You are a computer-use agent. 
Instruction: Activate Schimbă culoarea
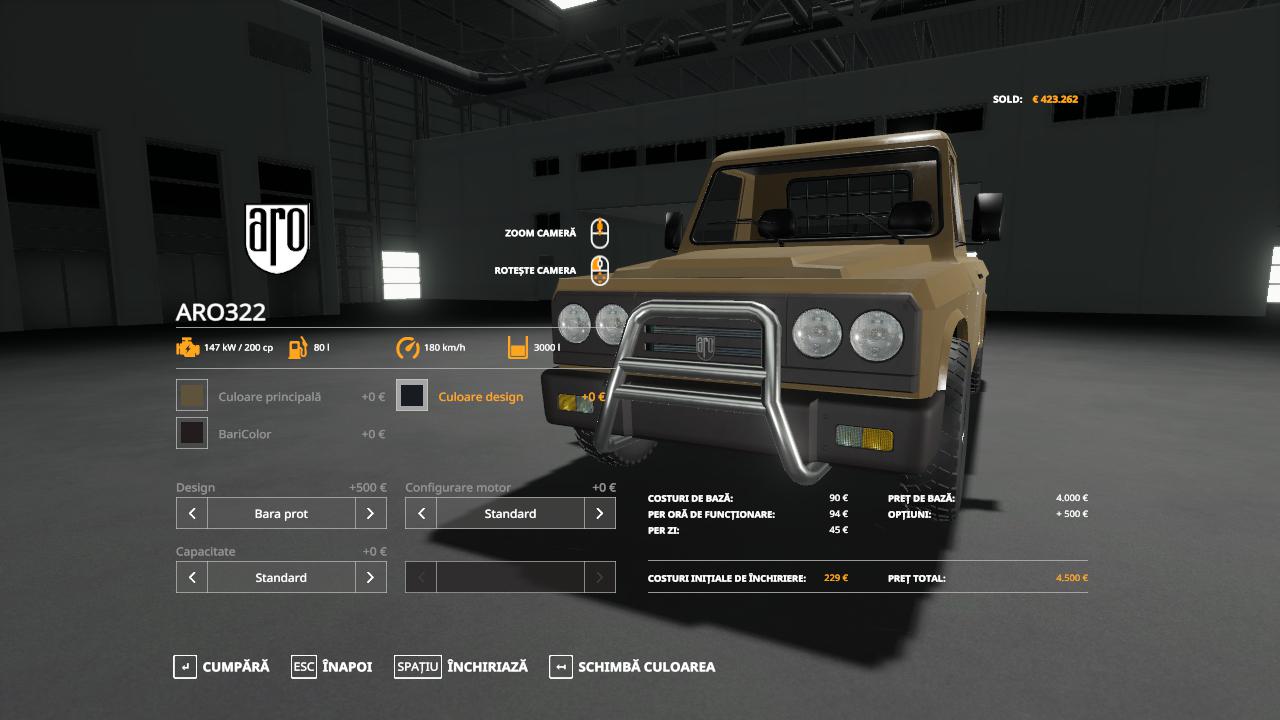632,667
